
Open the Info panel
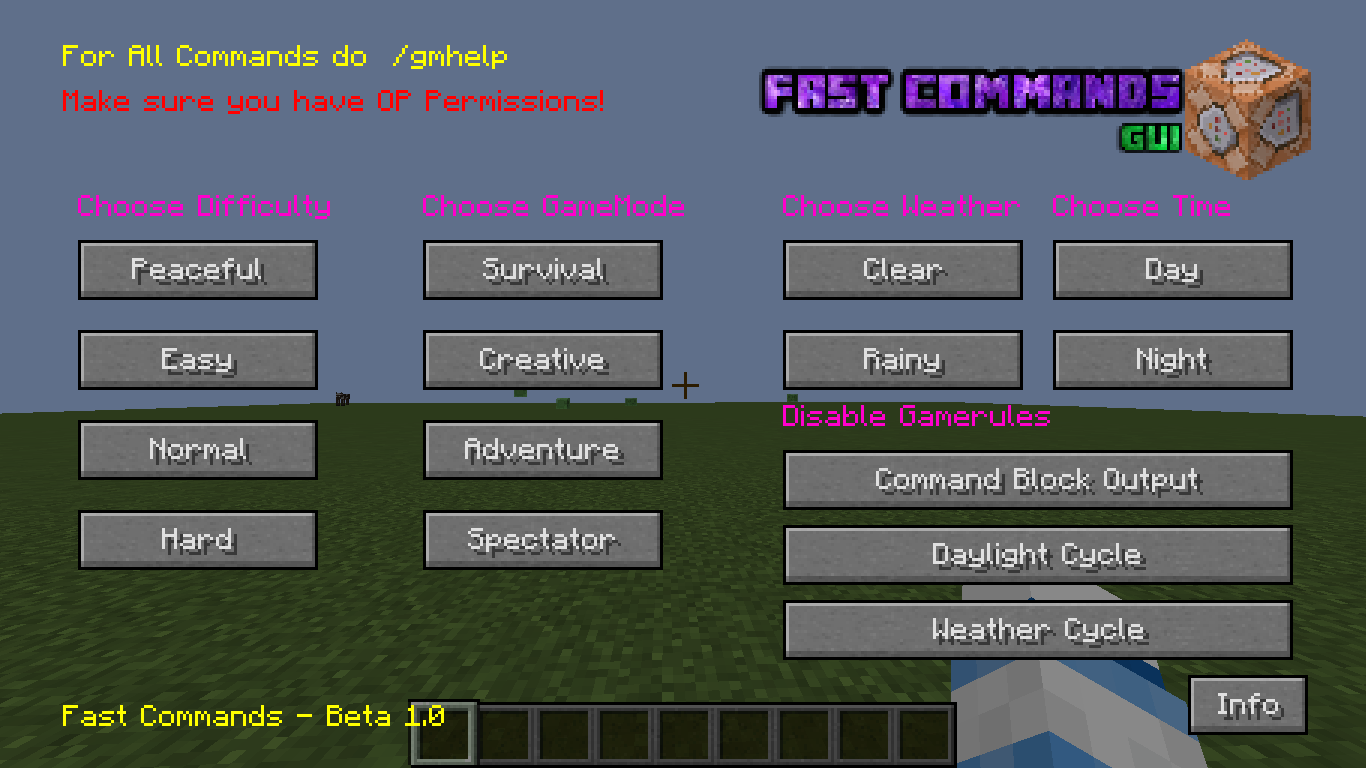1247,705
